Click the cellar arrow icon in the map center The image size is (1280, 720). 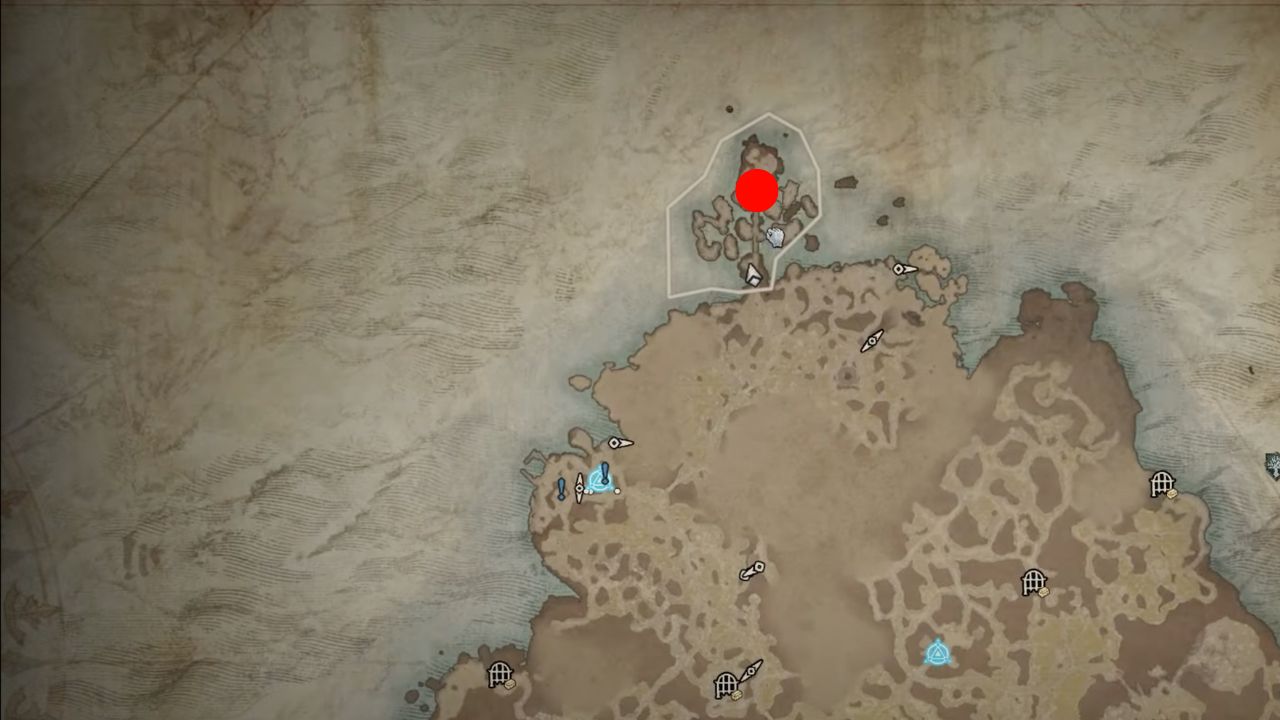point(751,570)
